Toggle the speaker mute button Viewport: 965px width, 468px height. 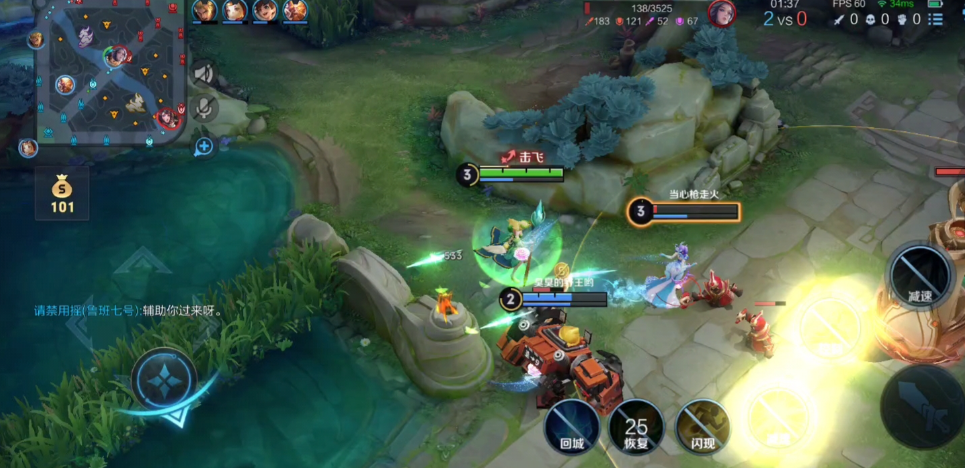[x=204, y=73]
